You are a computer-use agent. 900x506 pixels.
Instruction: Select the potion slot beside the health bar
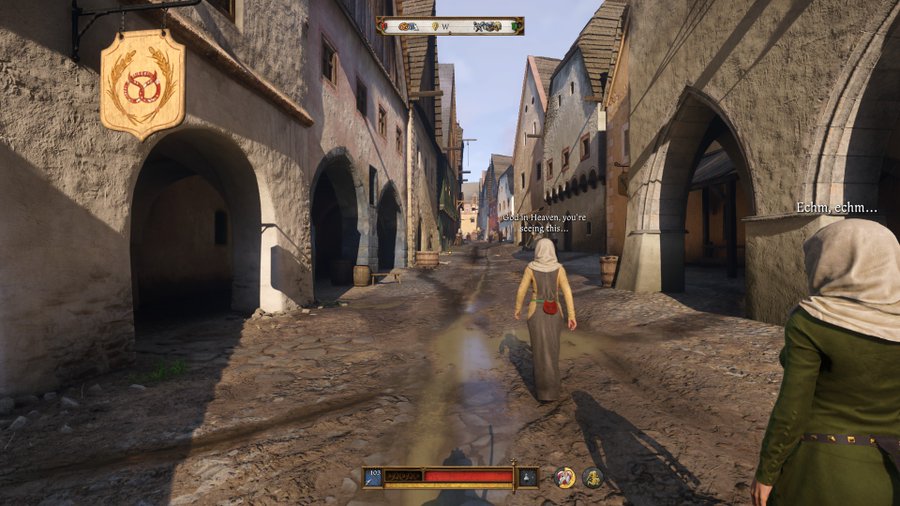click(527, 477)
